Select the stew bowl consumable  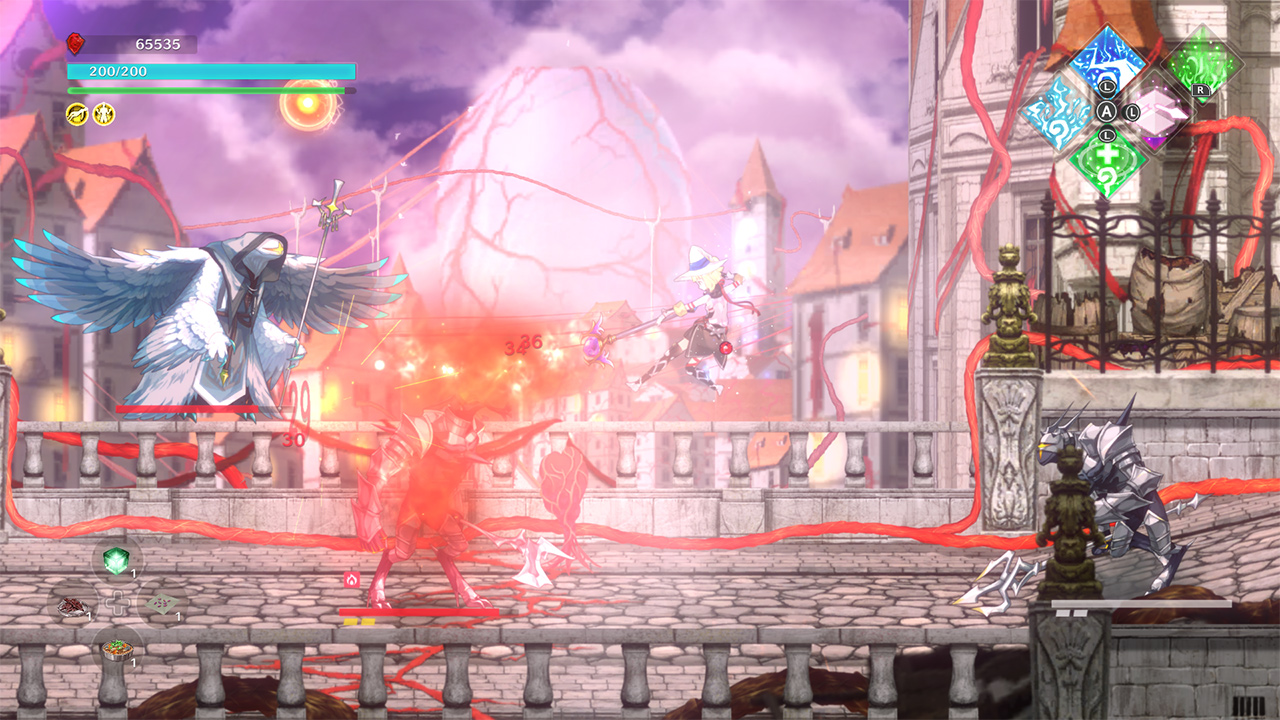[117, 650]
